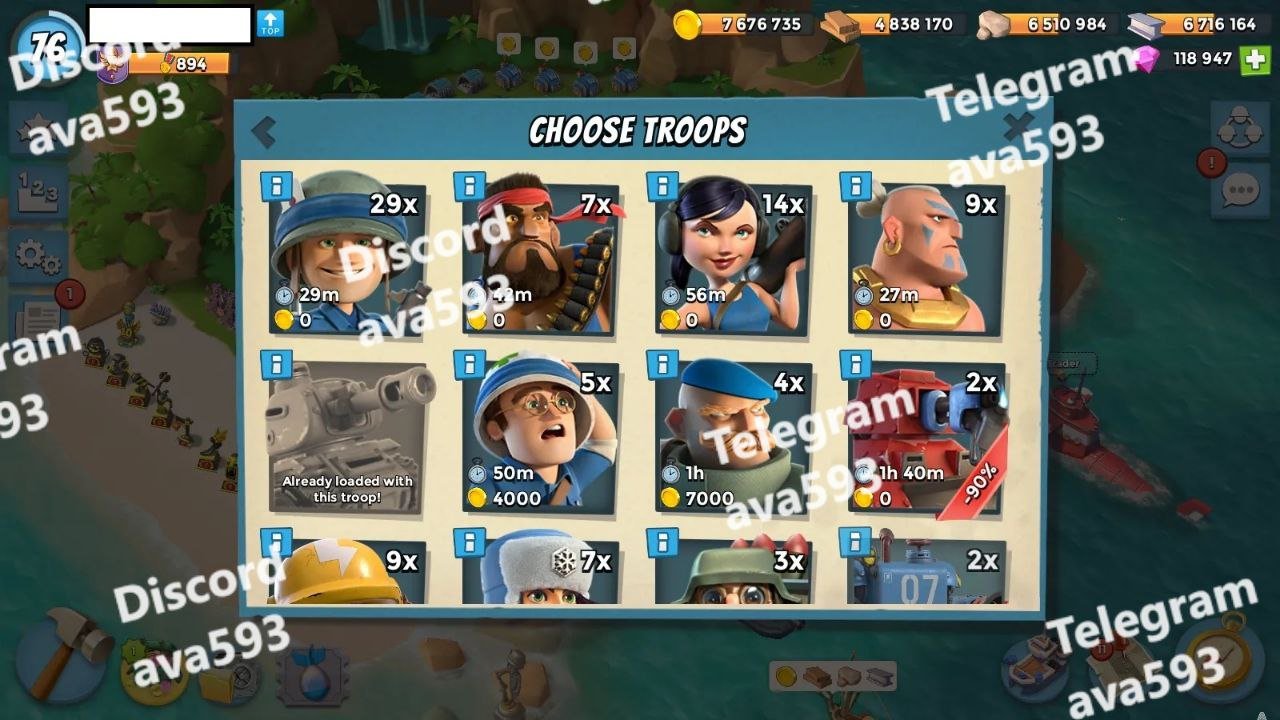This screenshot has height=720, width=1280.
Task: Select the yellow-helmet troop with 9x
Action: point(346,572)
